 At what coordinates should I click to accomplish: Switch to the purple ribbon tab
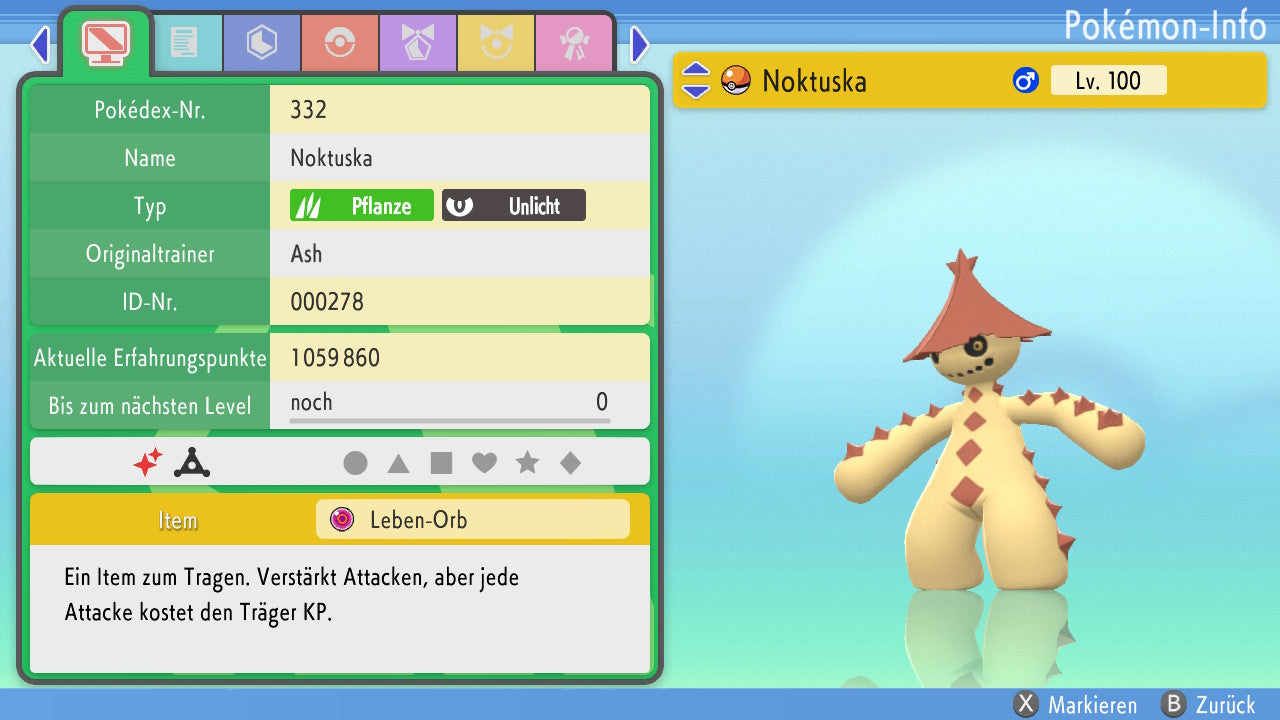418,43
